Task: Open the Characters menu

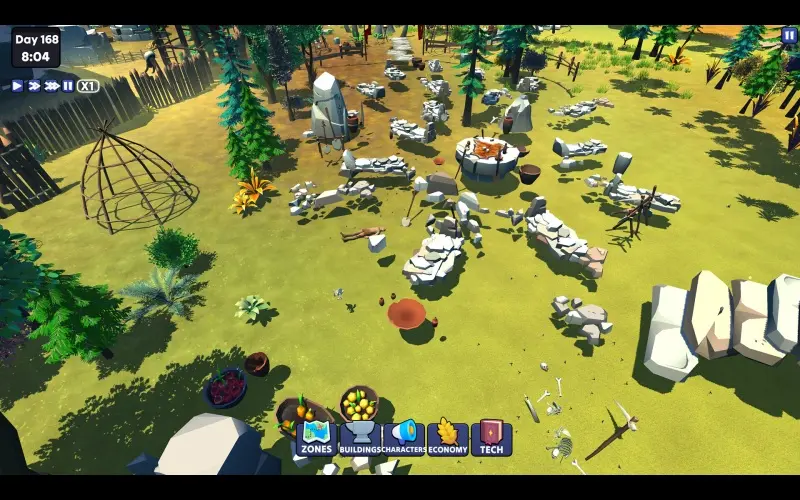Action: point(404,437)
